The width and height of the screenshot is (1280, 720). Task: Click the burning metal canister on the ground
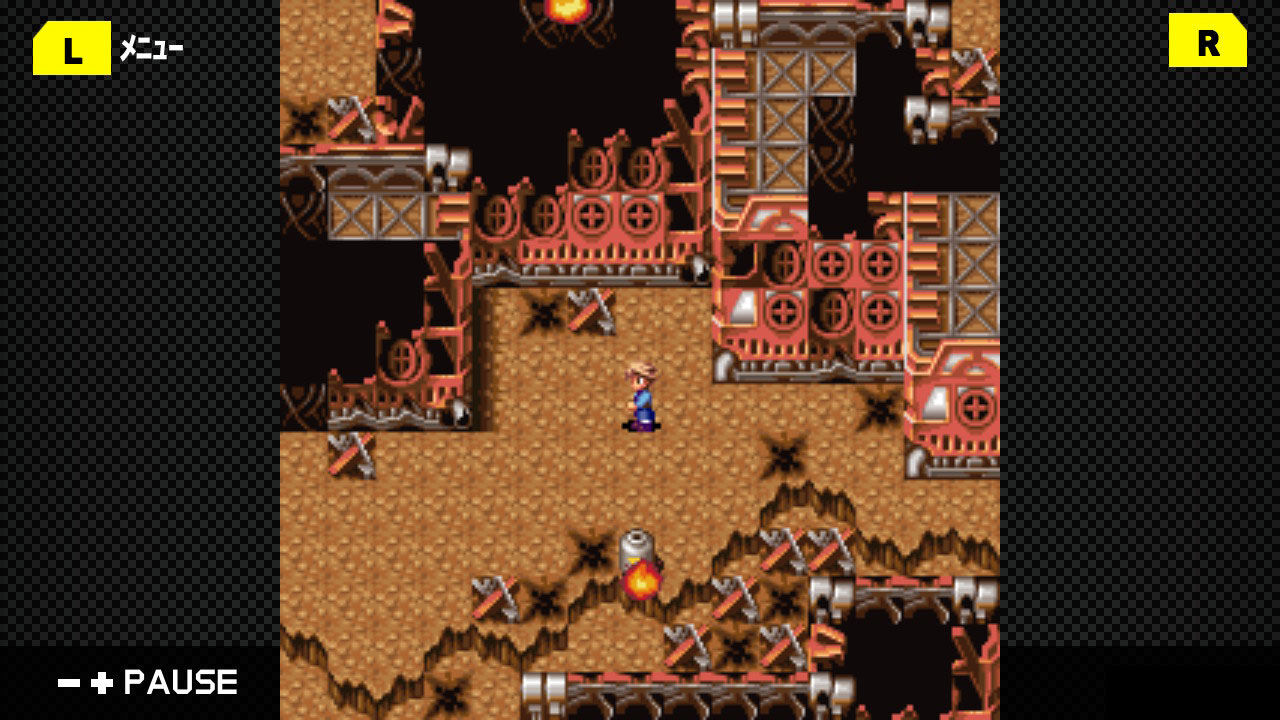click(640, 560)
